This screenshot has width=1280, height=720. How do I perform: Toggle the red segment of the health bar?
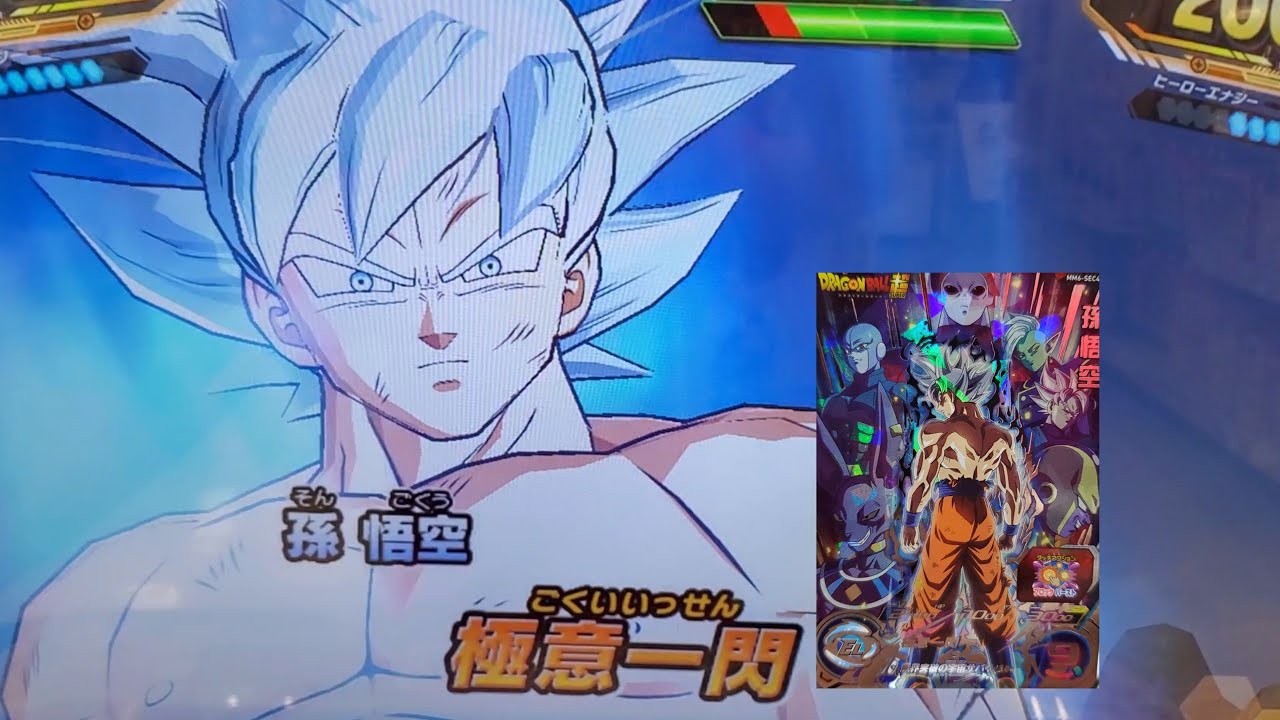[778, 19]
